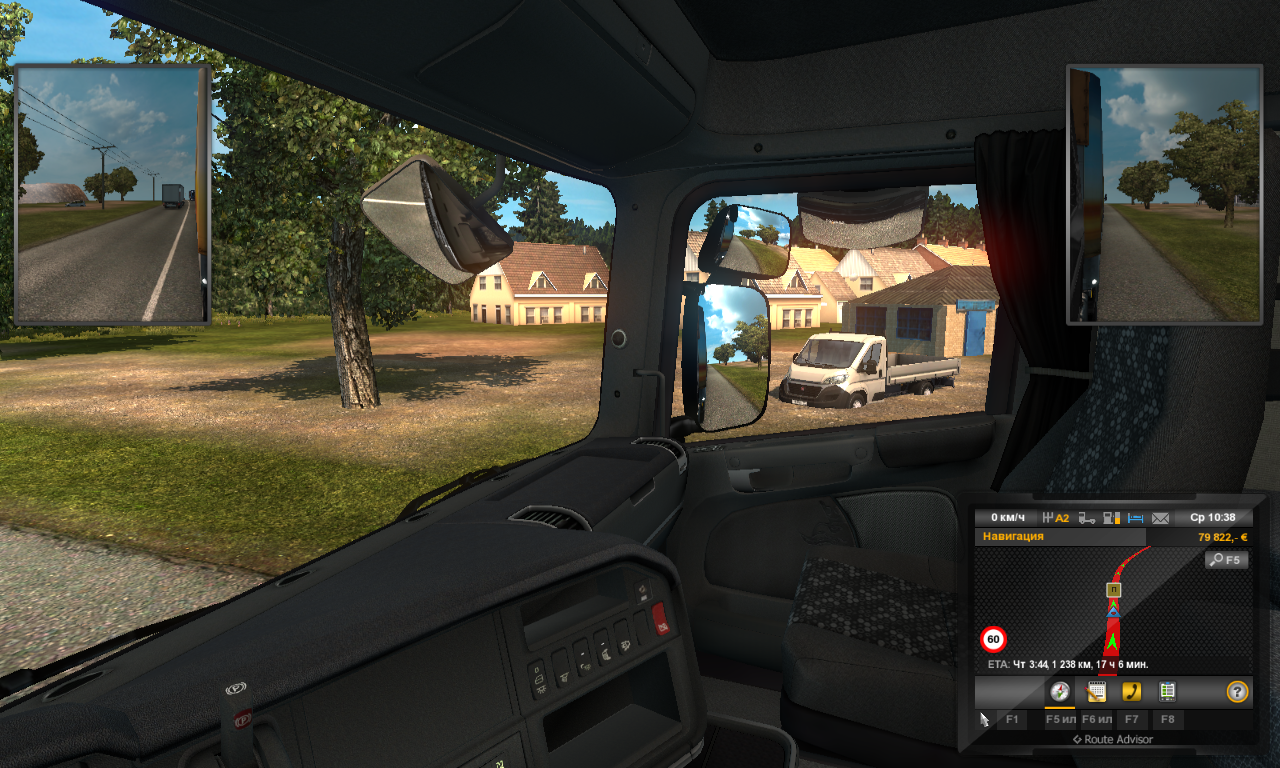Open the question mark help button

[1237, 691]
